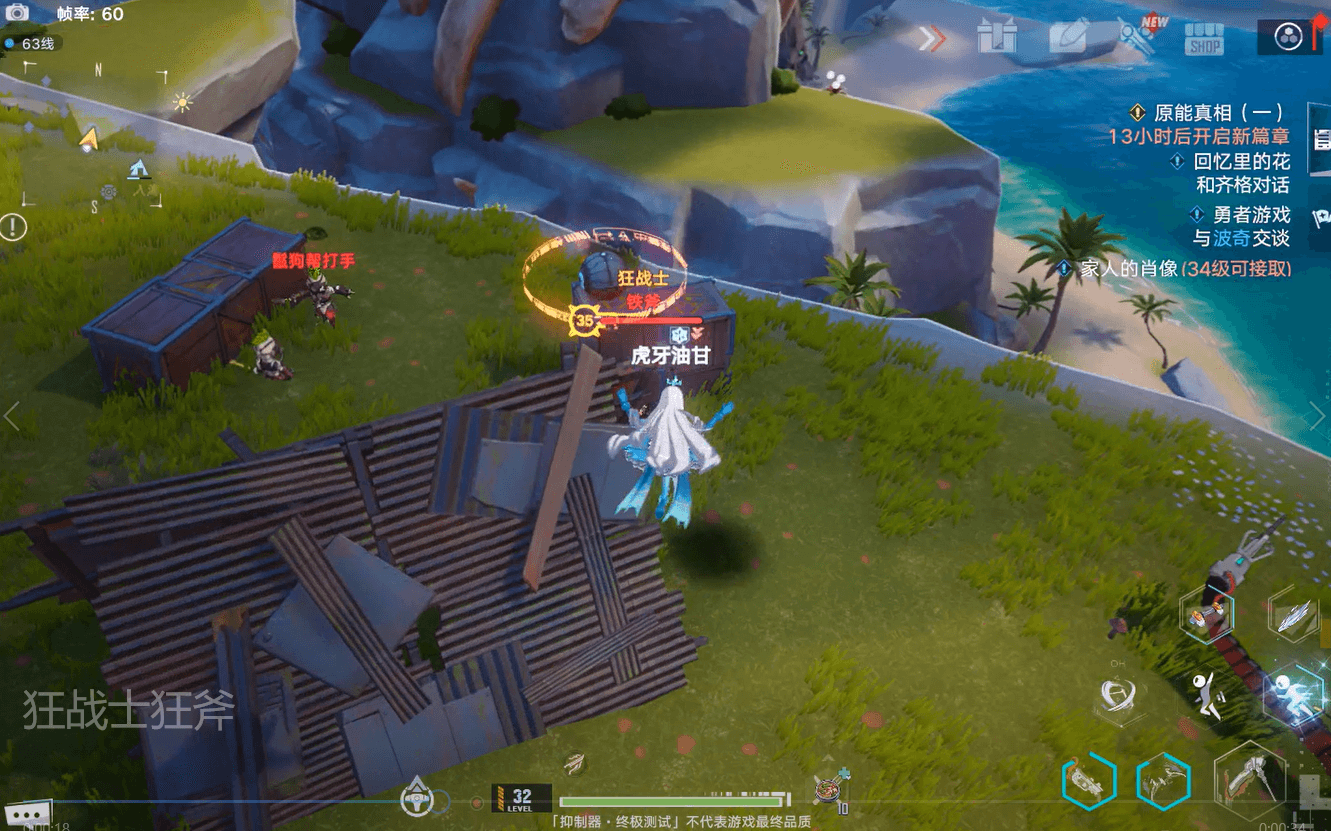Click the exclamation mark alert icon

[13, 227]
